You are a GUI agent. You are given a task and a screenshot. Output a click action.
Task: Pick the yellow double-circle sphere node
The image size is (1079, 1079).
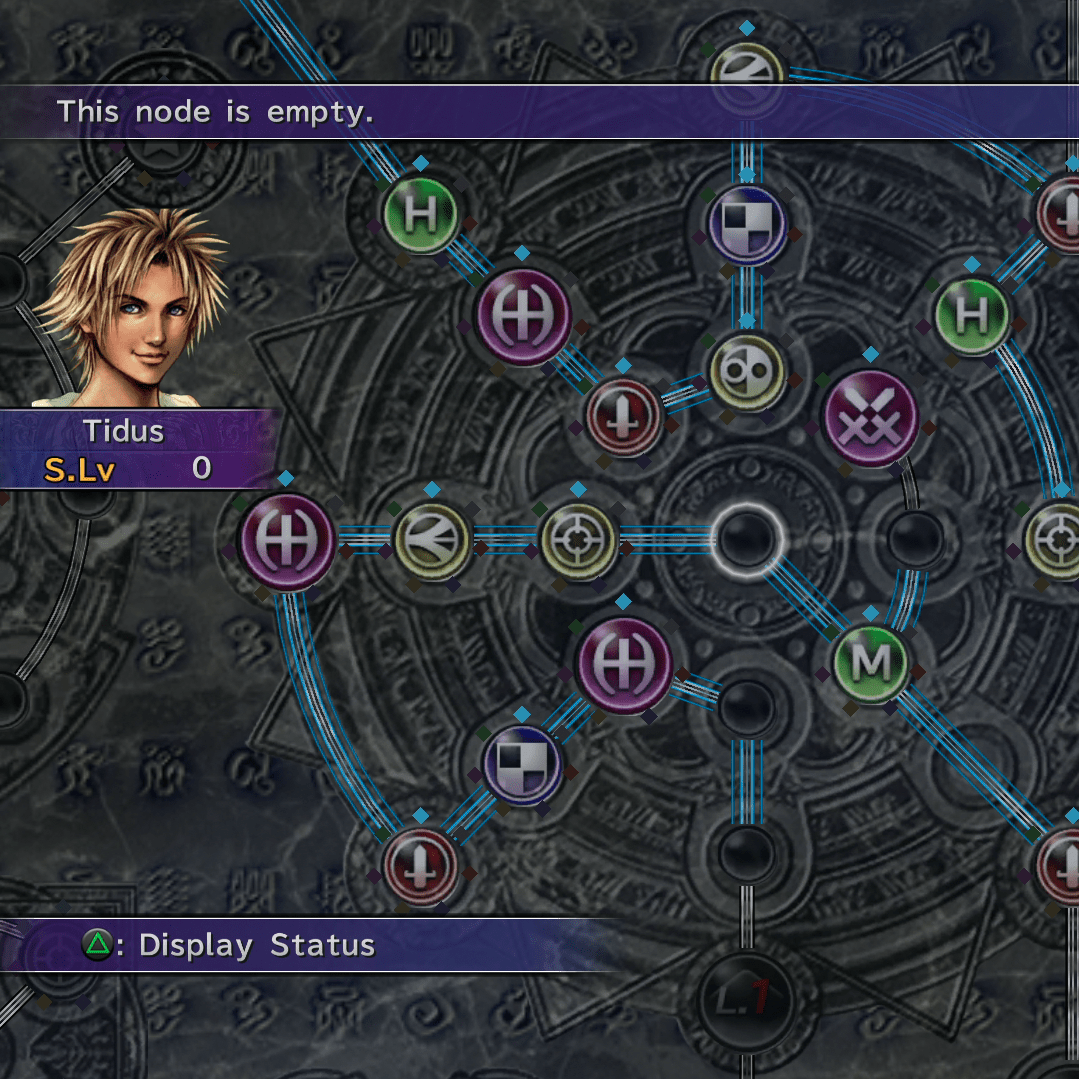point(746,372)
